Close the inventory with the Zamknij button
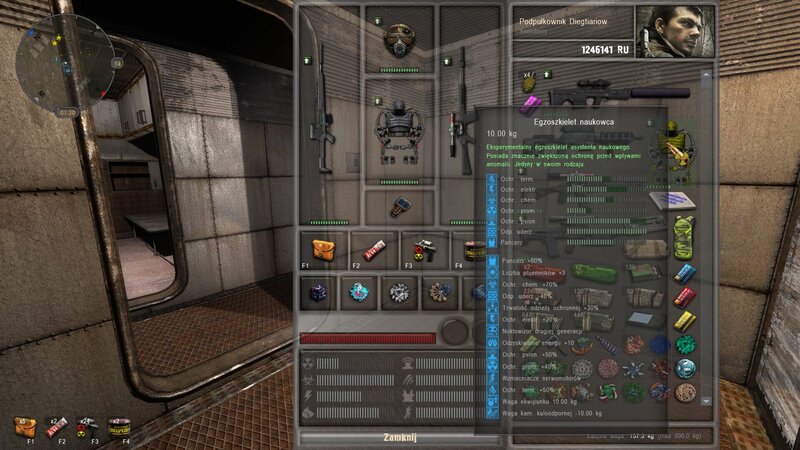The image size is (800, 450). coord(398,438)
